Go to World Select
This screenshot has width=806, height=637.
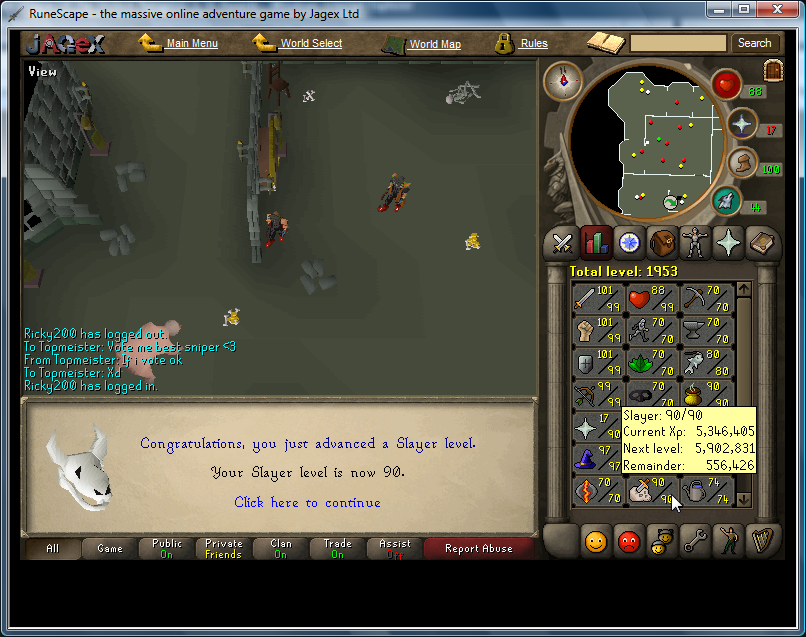point(310,44)
